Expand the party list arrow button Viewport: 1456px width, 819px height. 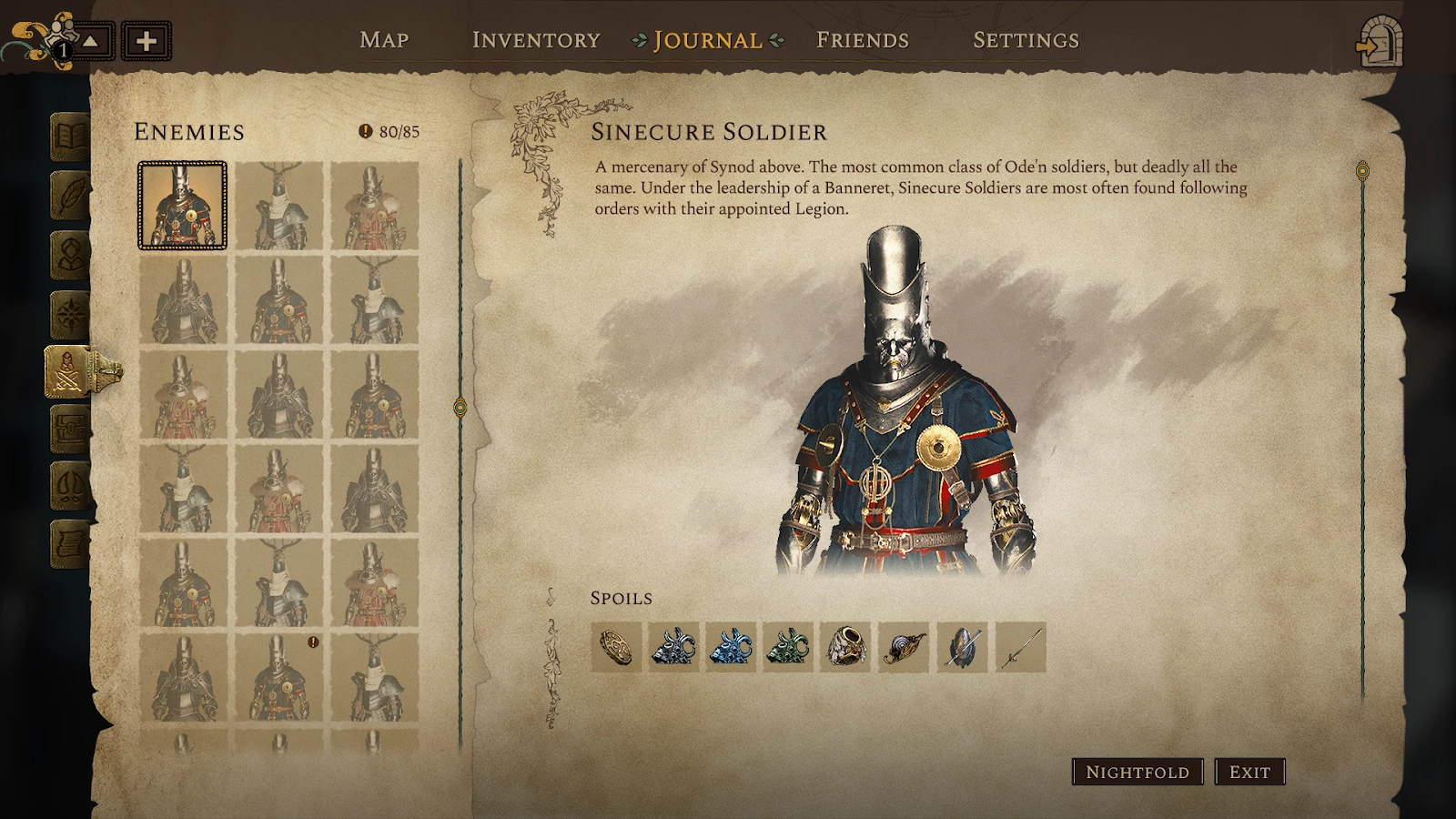[x=92, y=41]
